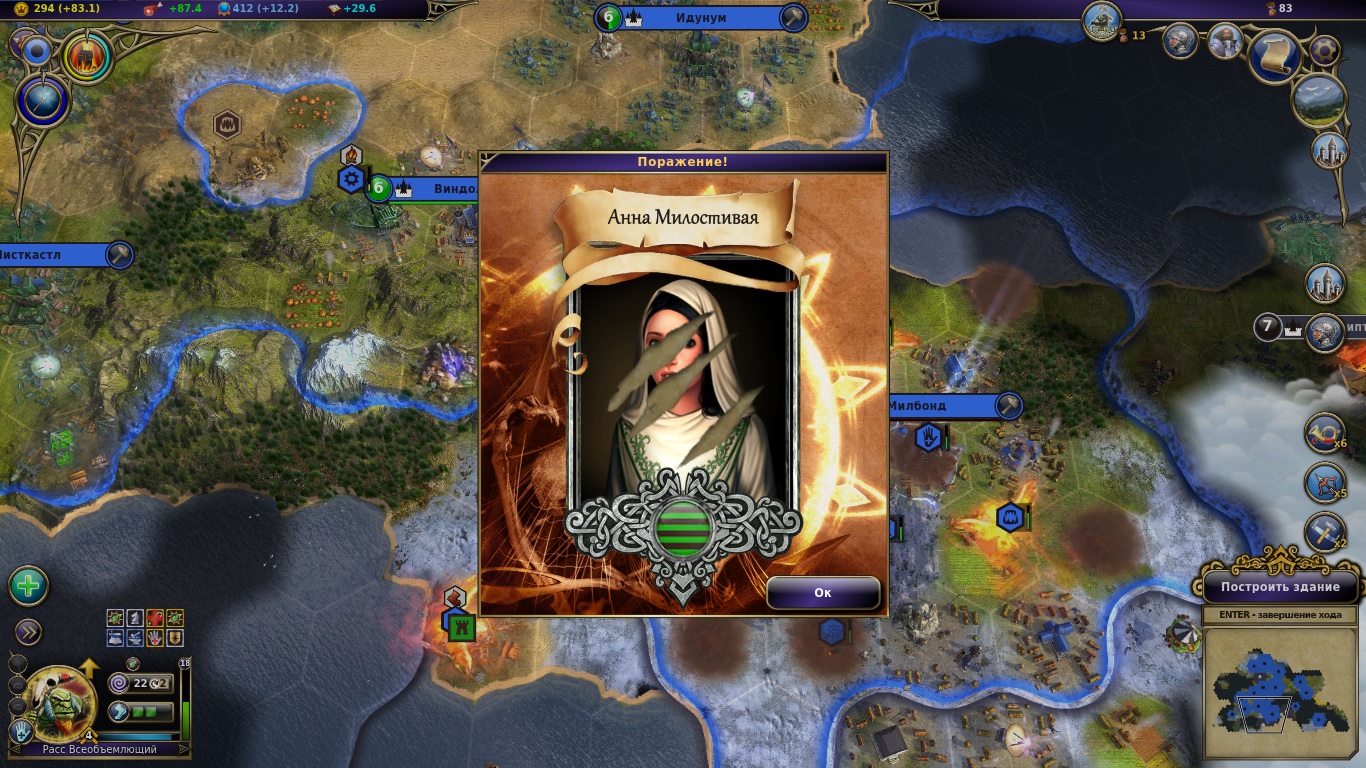Open the parchment scroll menu
This screenshot has height=768, width=1366.
point(1275,55)
